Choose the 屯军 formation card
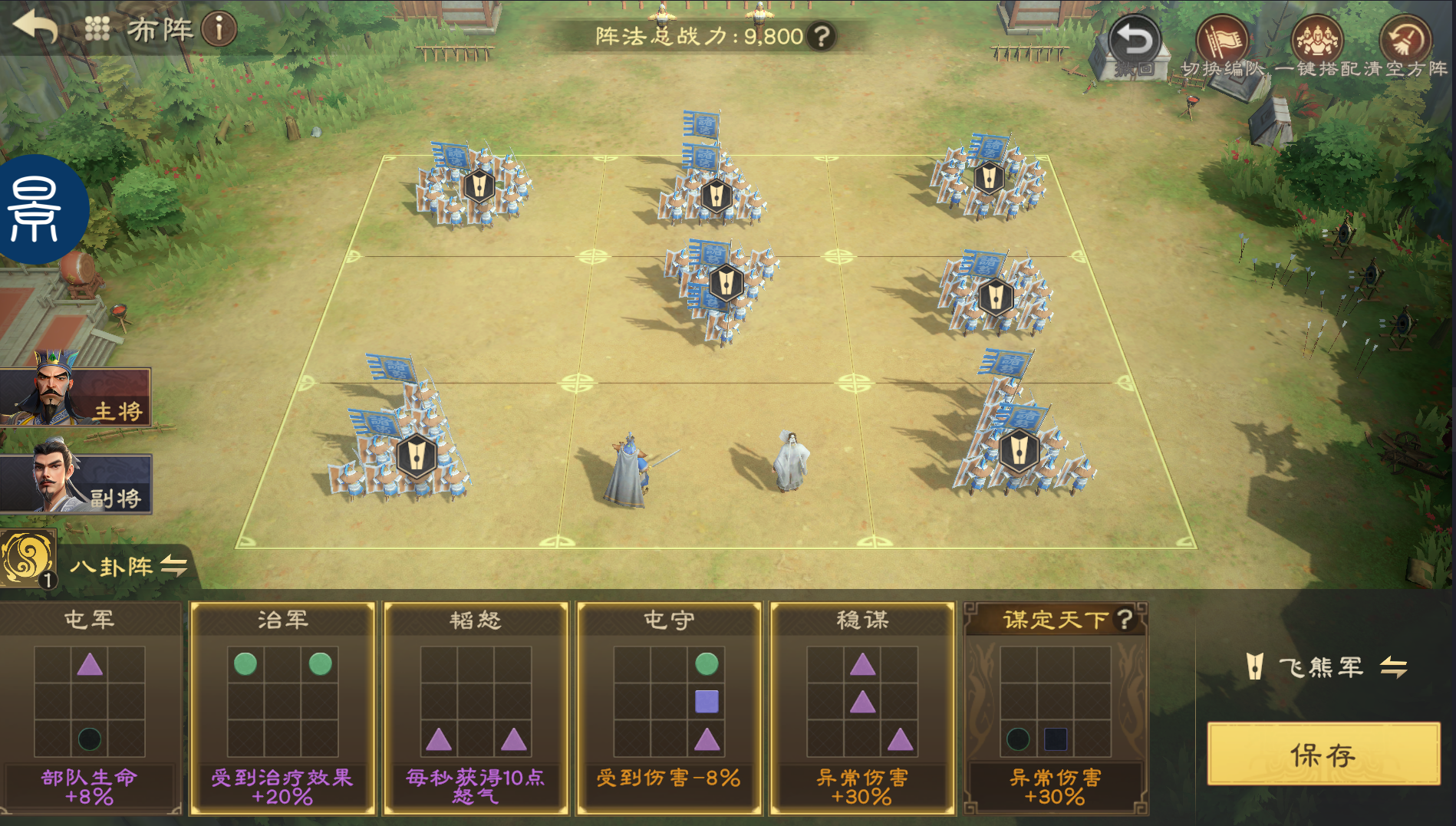The width and height of the screenshot is (1456, 826). tap(90, 707)
